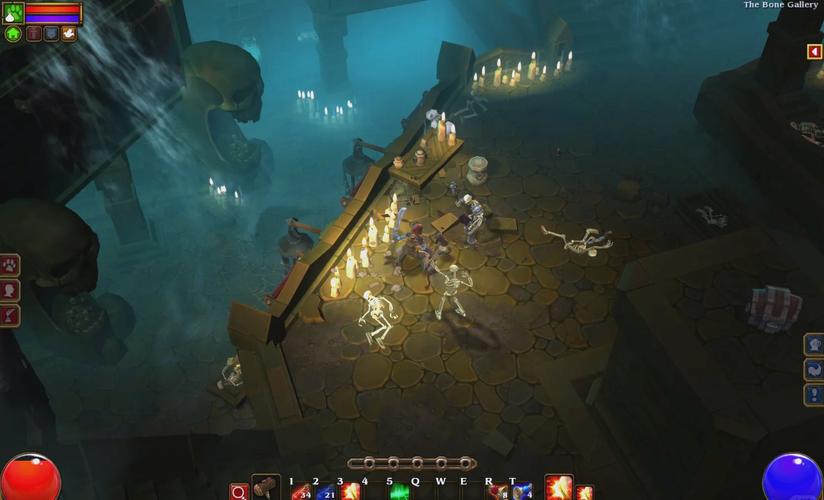
Task: Open the blue swirl panel button
Action: coord(814,369)
